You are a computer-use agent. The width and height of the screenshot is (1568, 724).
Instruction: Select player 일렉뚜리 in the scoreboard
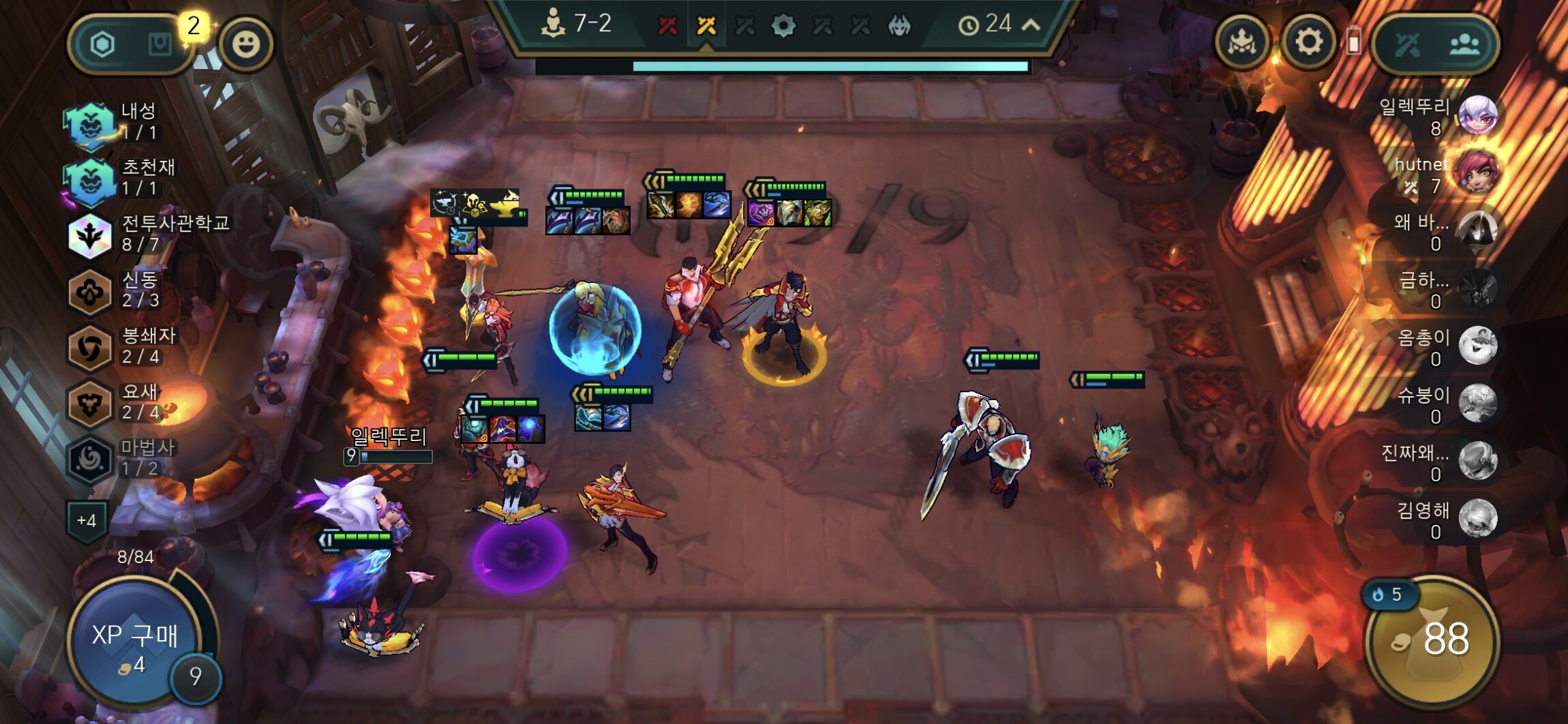coord(1440,116)
